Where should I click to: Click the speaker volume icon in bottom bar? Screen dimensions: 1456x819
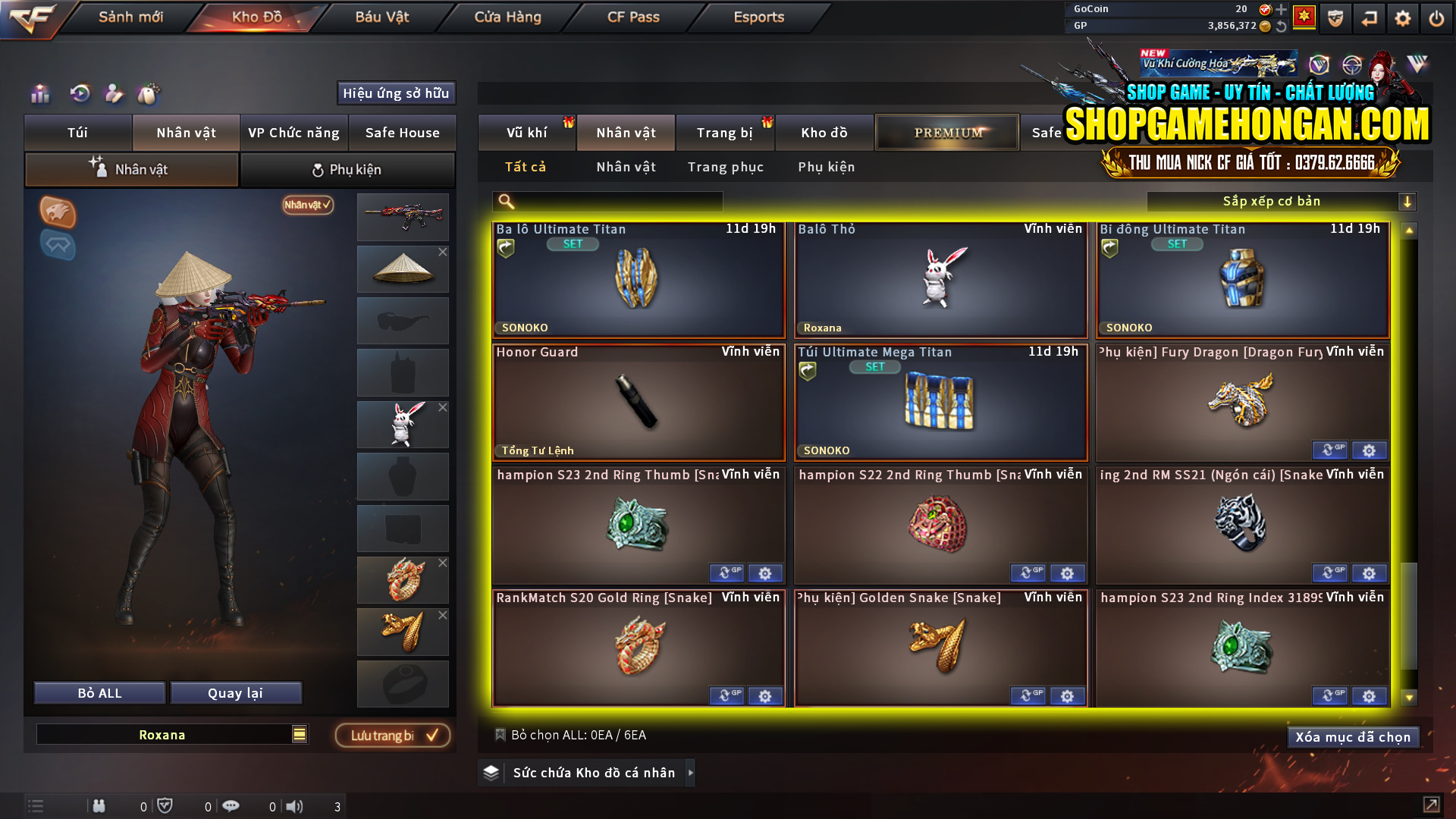(x=295, y=806)
